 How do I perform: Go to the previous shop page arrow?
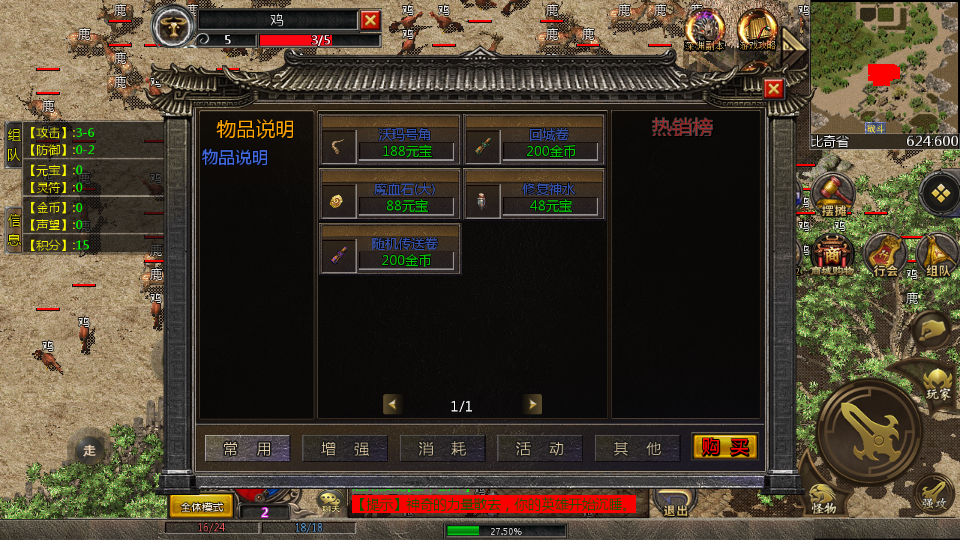(392, 404)
